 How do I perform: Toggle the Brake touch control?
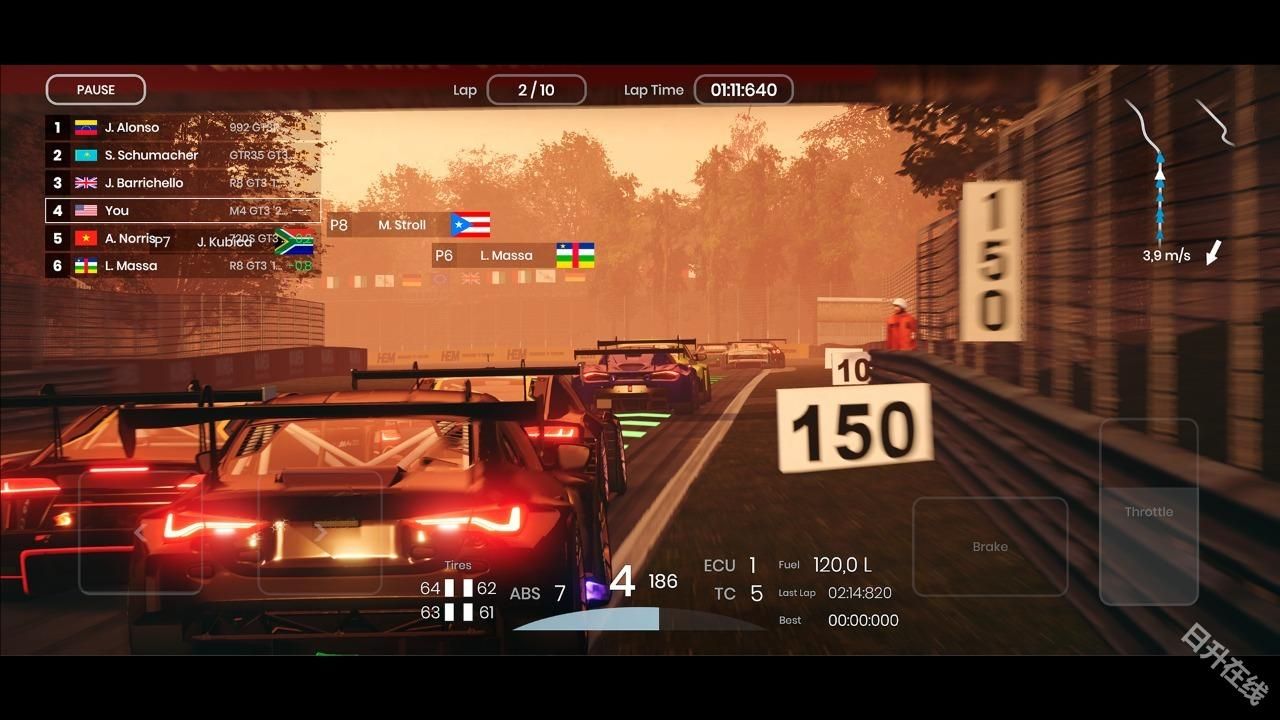click(990, 546)
